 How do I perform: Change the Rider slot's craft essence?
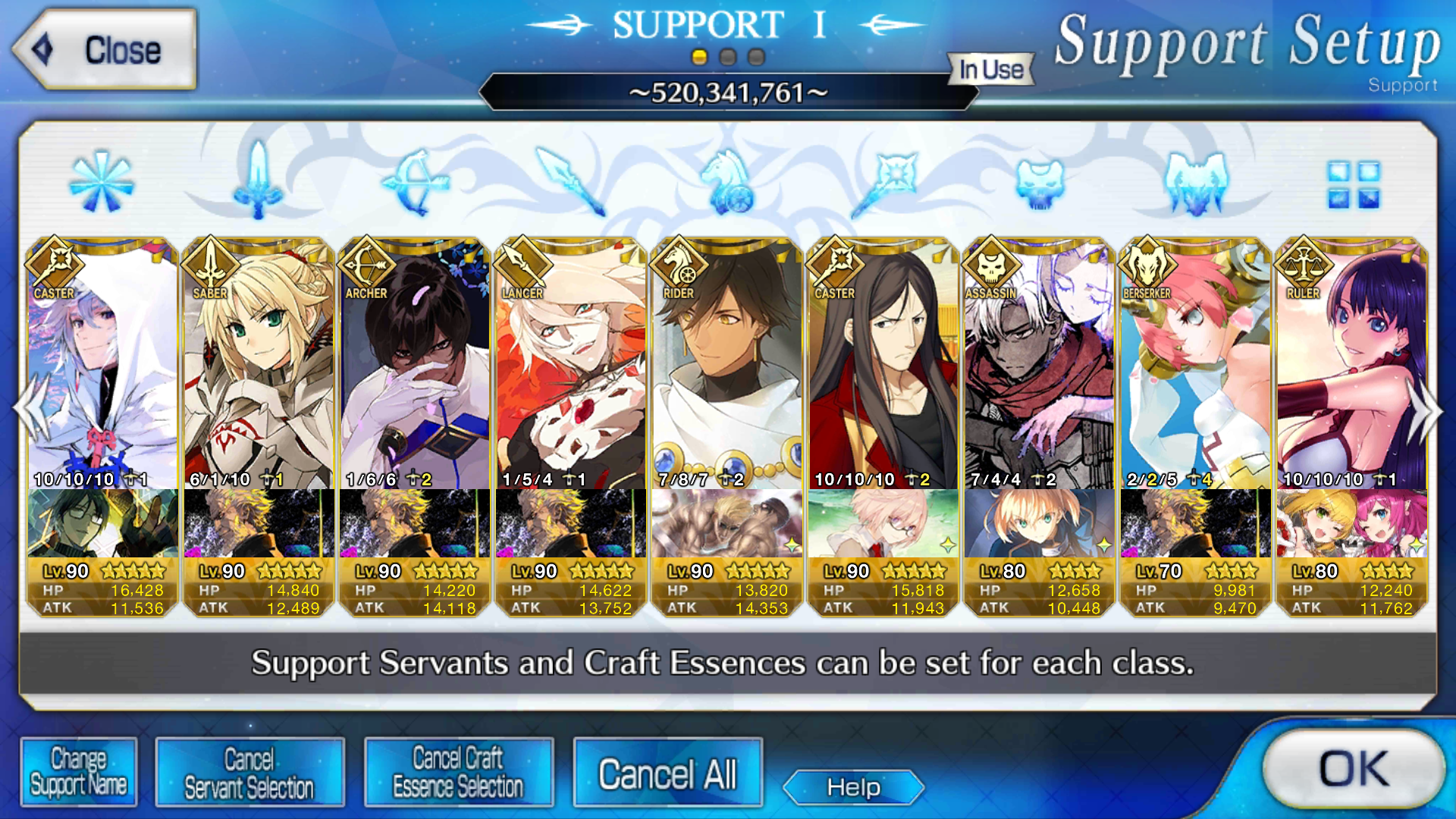pos(727,523)
